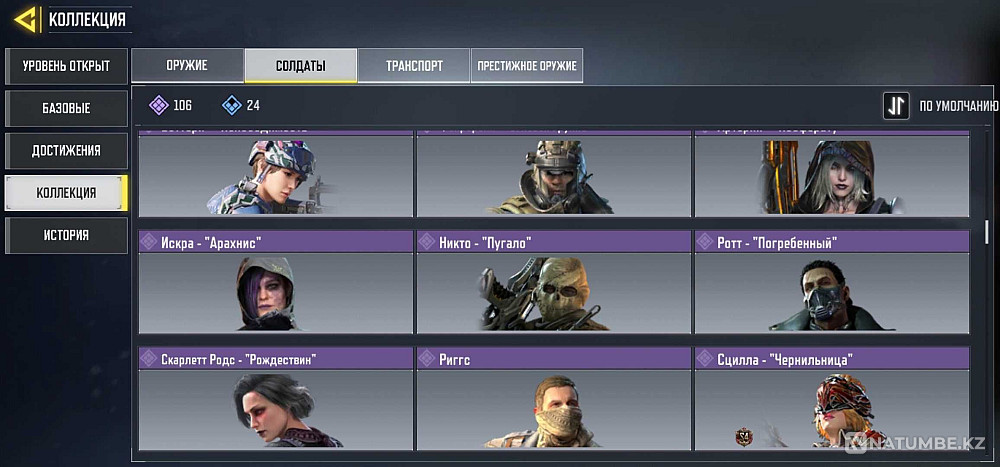Switch to the Оружие tab
Screen dimensions: 1000x467
click(x=187, y=65)
